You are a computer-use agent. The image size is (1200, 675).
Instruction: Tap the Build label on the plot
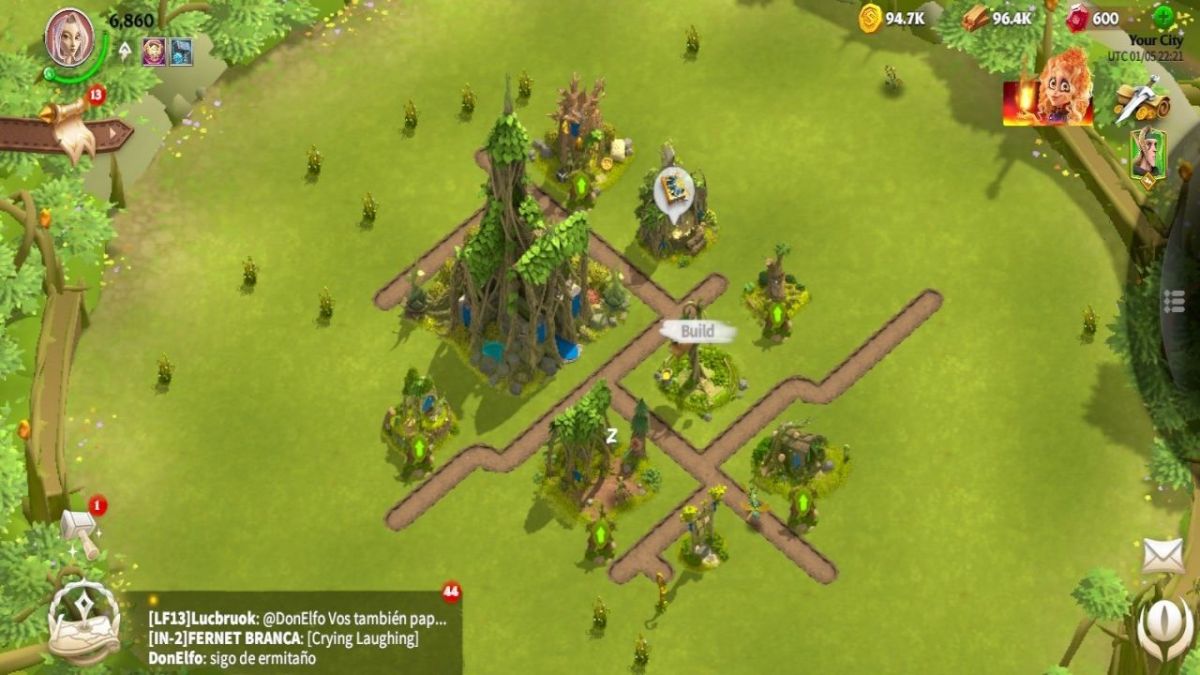(698, 332)
